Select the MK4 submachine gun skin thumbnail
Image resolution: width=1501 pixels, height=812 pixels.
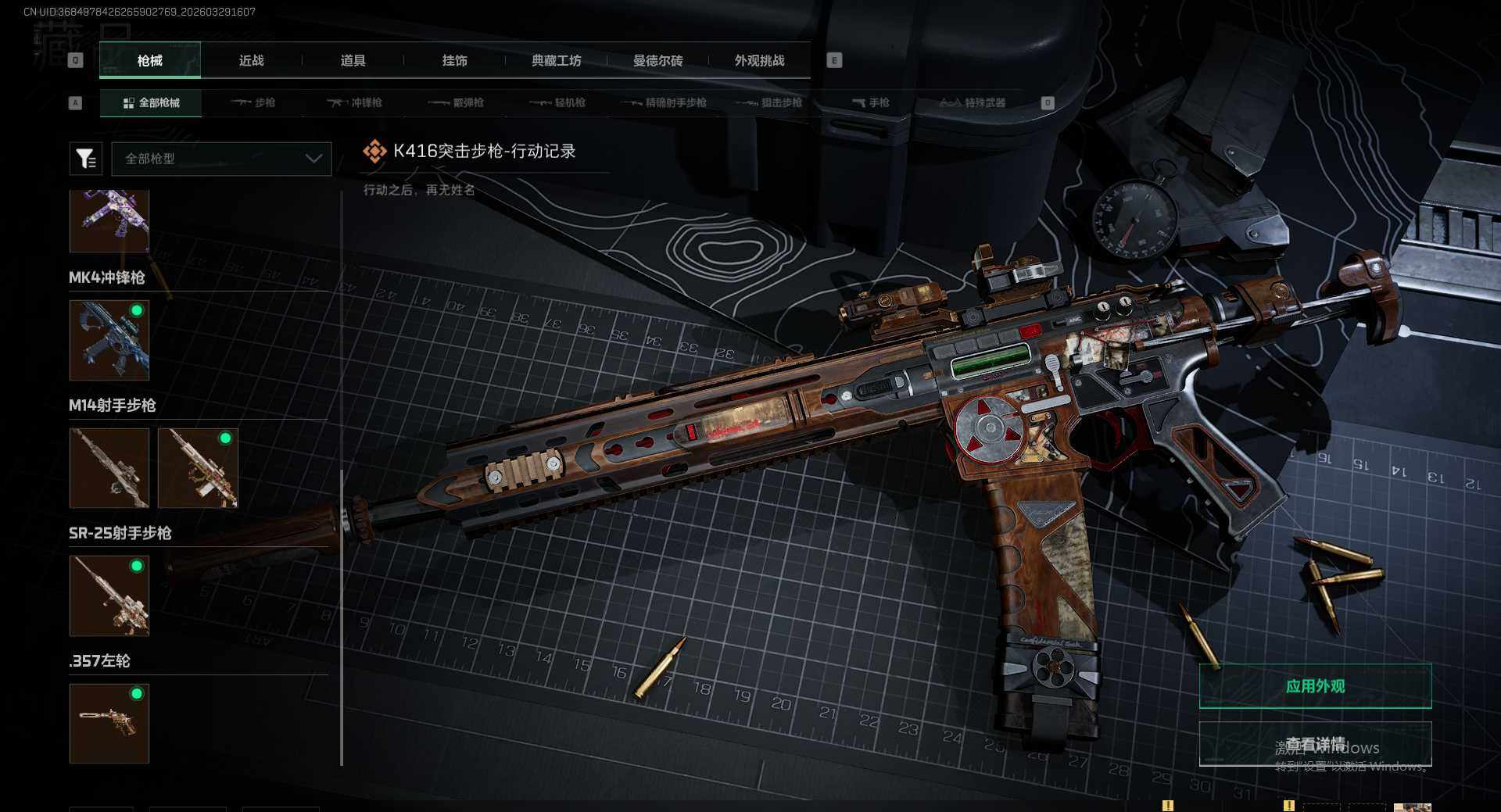[x=109, y=341]
